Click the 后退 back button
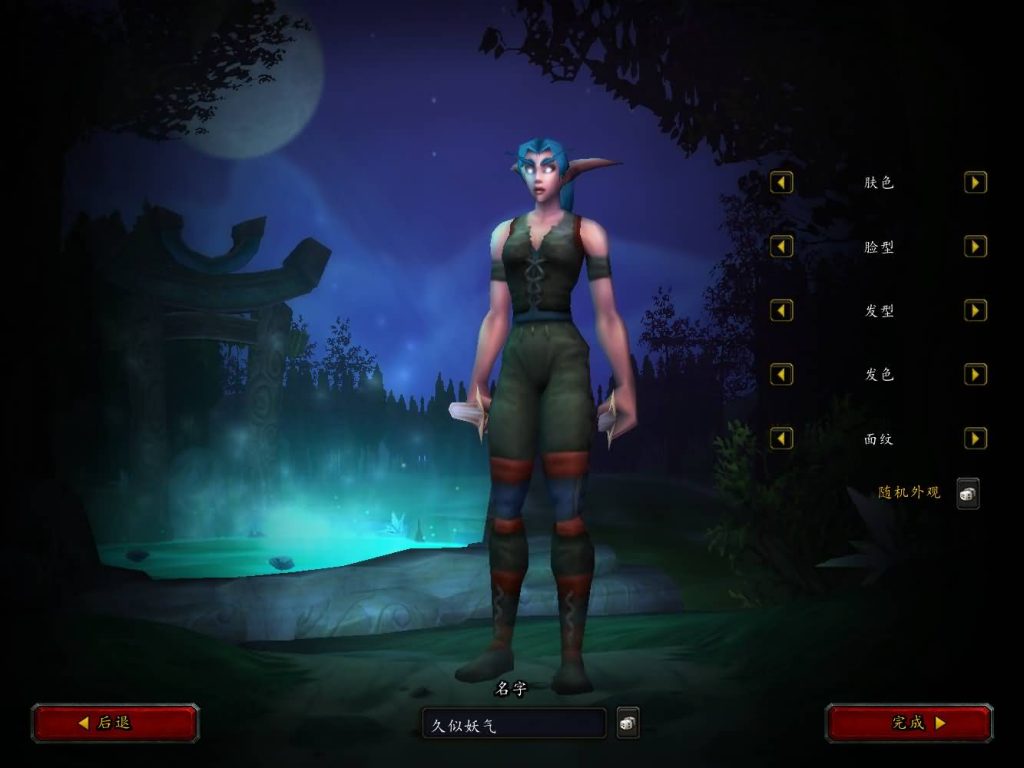The image size is (1024, 768). [115, 722]
